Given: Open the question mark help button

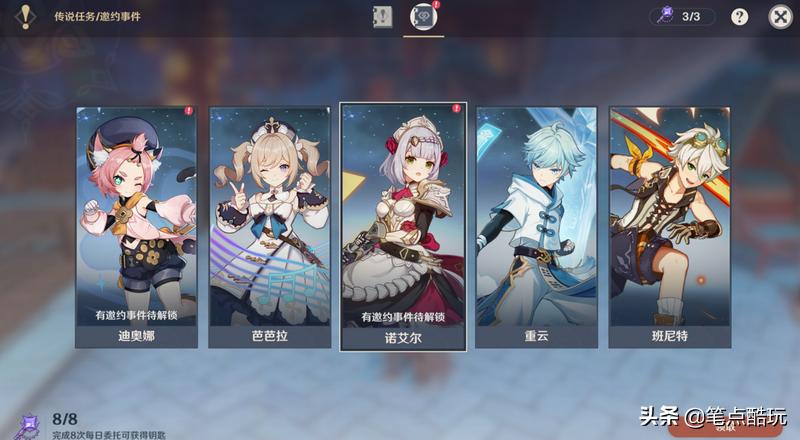Looking at the screenshot, I should pyautogui.click(x=740, y=16).
